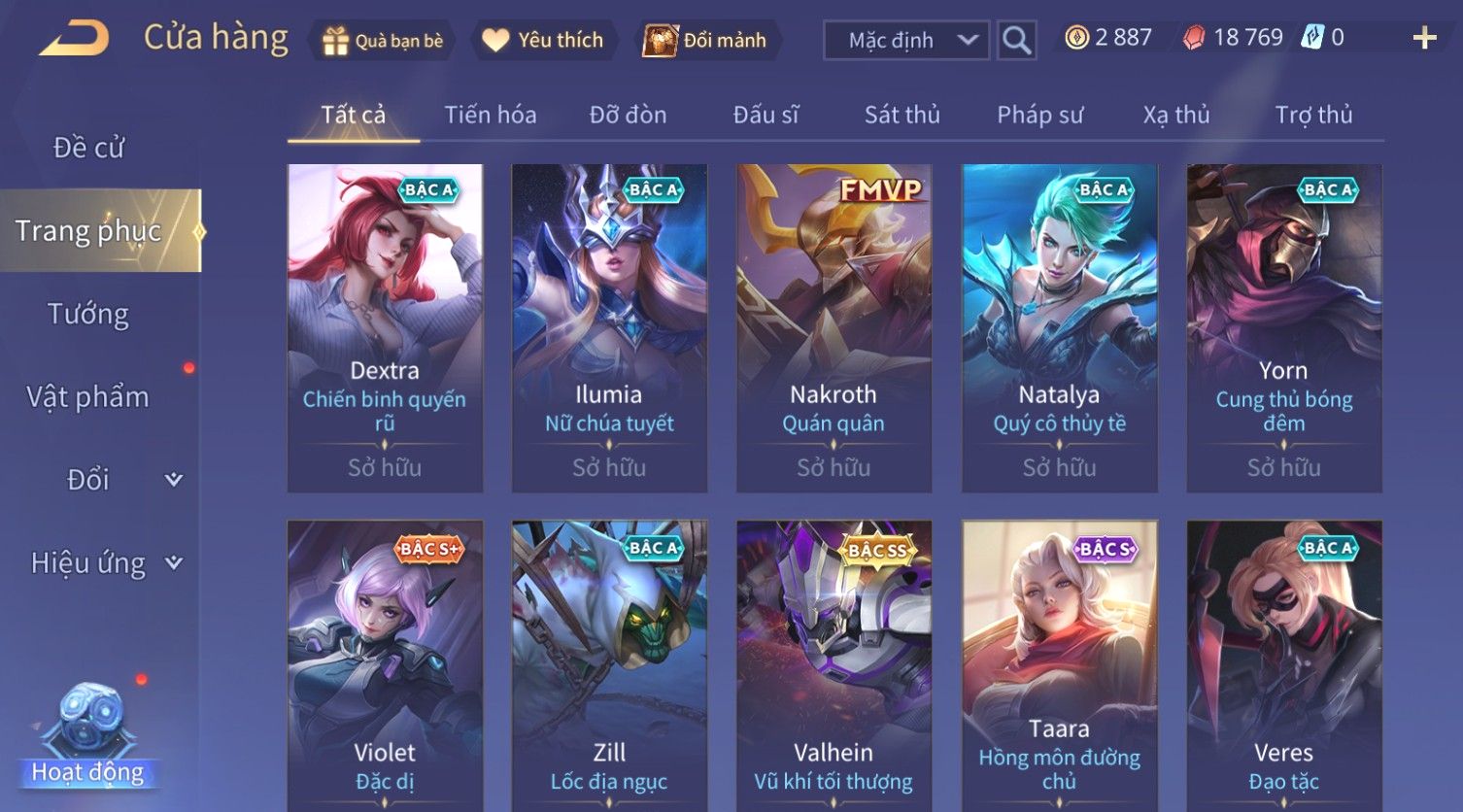Switch to the Đỡ đòn tab
The image size is (1463, 812).
[628, 115]
